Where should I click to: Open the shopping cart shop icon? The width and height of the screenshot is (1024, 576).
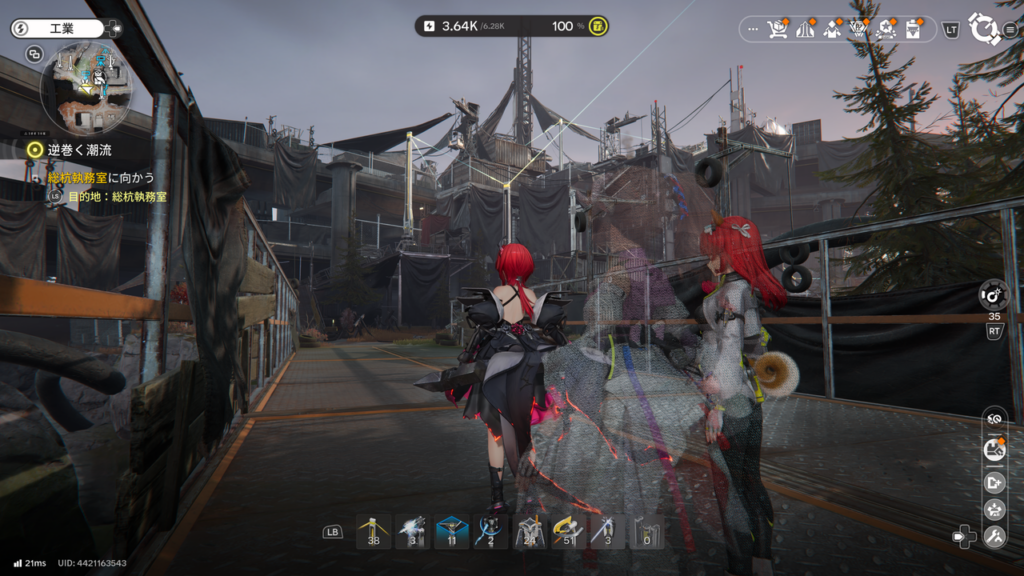[x=776, y=29]
